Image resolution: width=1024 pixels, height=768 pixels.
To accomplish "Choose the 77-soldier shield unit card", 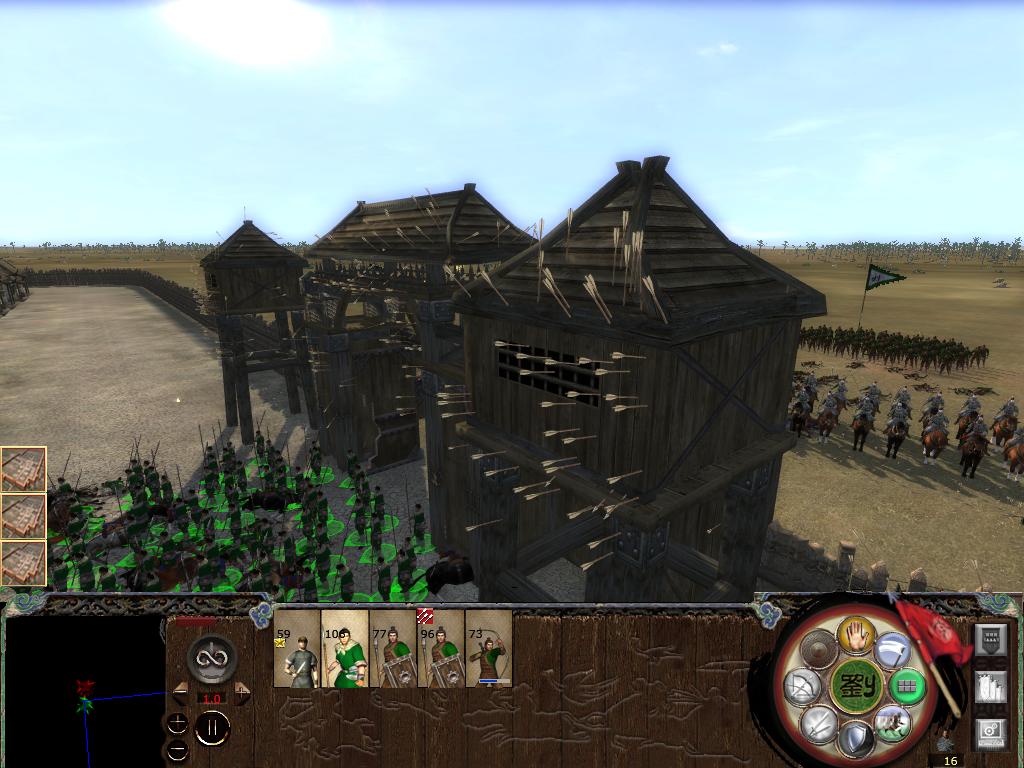I will pyautogui.click(x=393, y=649).
